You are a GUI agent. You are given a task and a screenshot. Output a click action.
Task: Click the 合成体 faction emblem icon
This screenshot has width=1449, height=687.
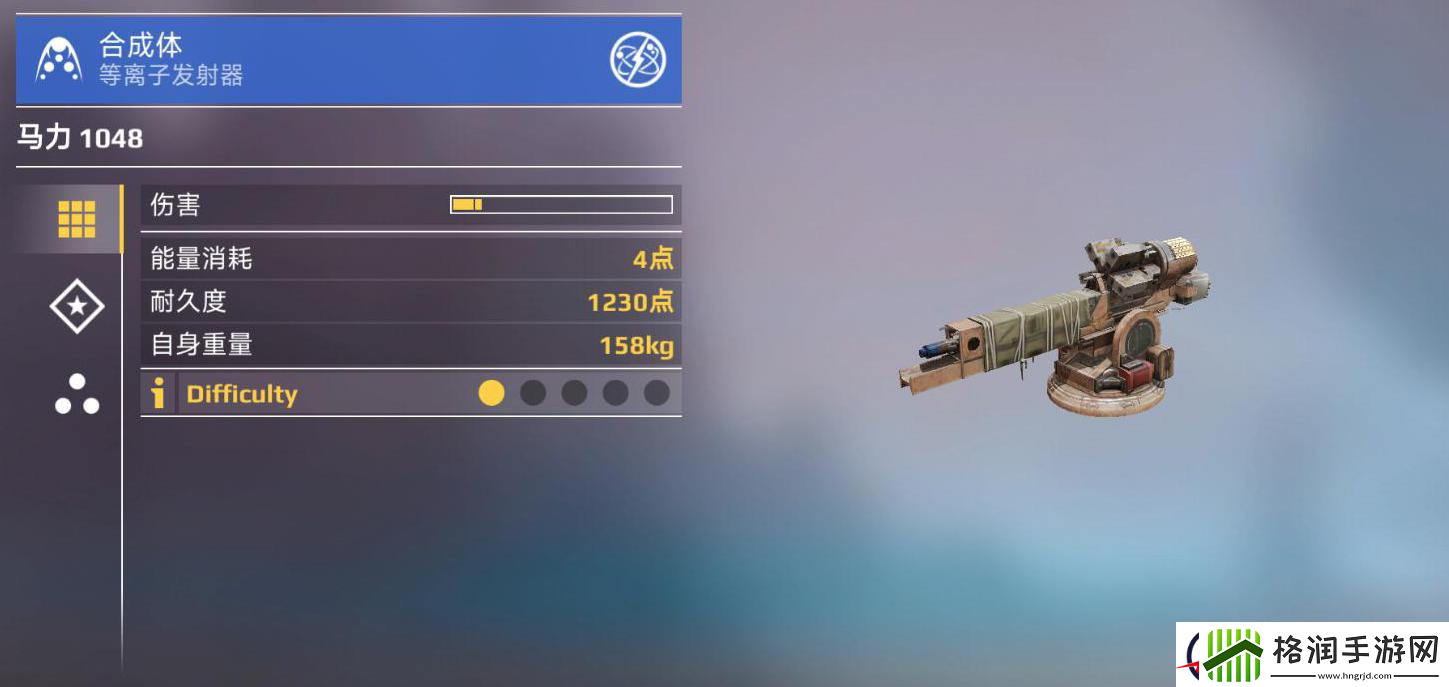(x=59, y=60)
